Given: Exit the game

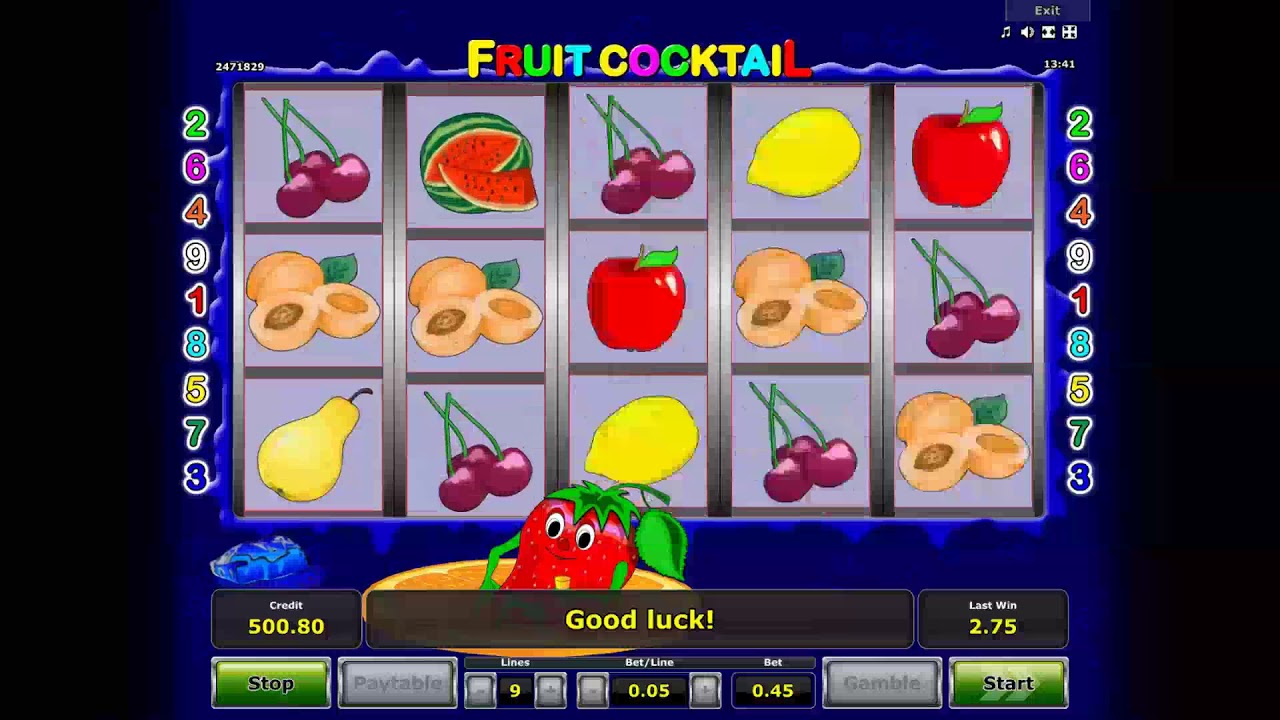Looking at the screenshot, I should tap(1047, 10).
